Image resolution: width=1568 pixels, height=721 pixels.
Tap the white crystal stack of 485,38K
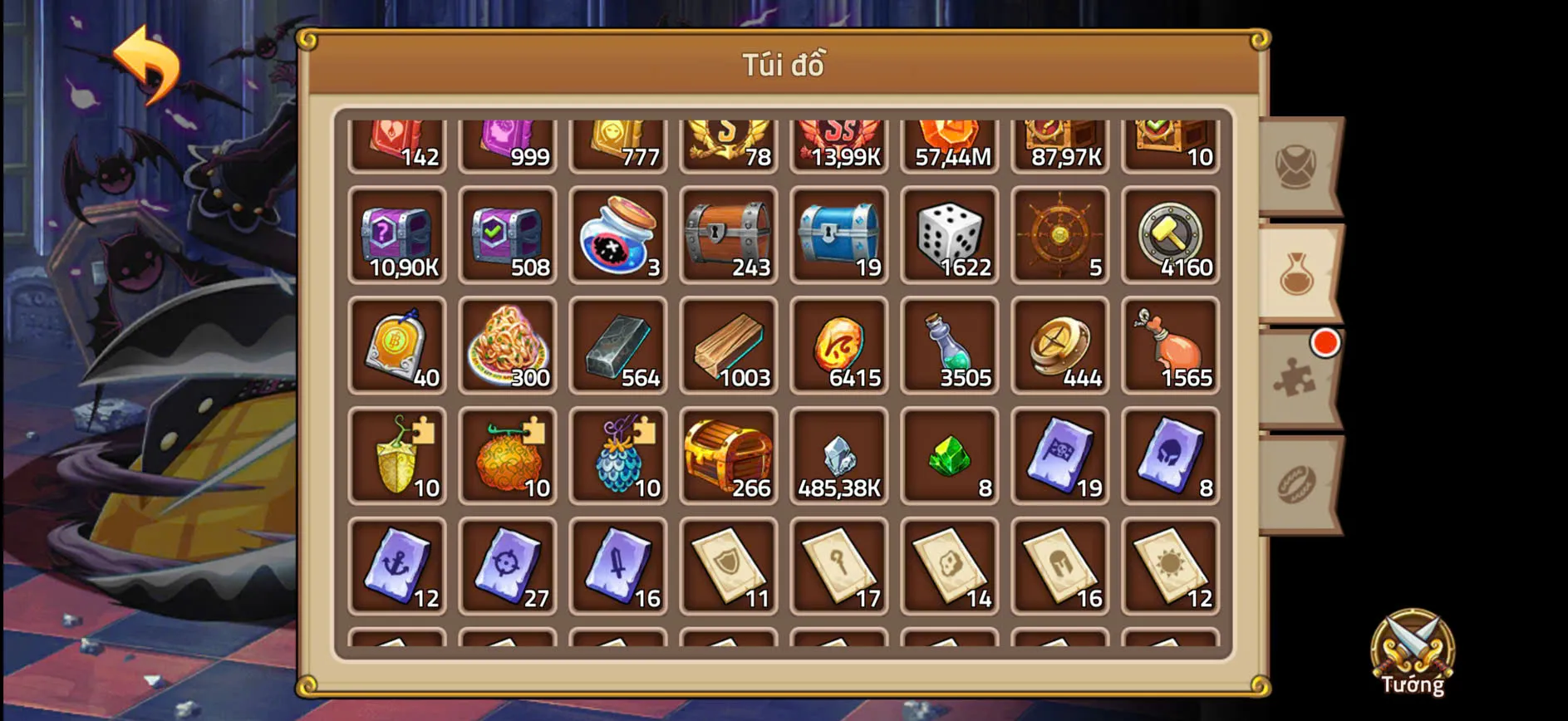click(x=839, y=453)
